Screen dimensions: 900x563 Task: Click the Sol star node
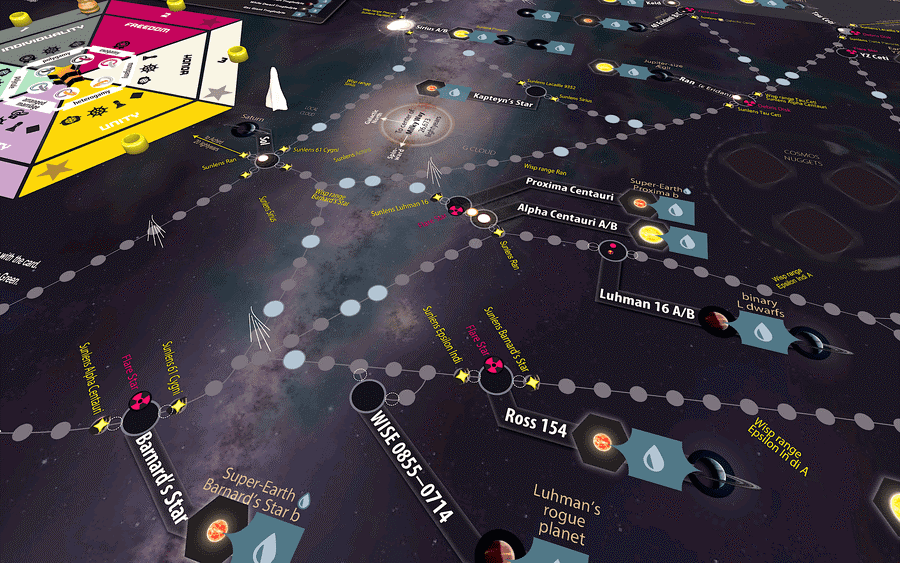point(260,160)
